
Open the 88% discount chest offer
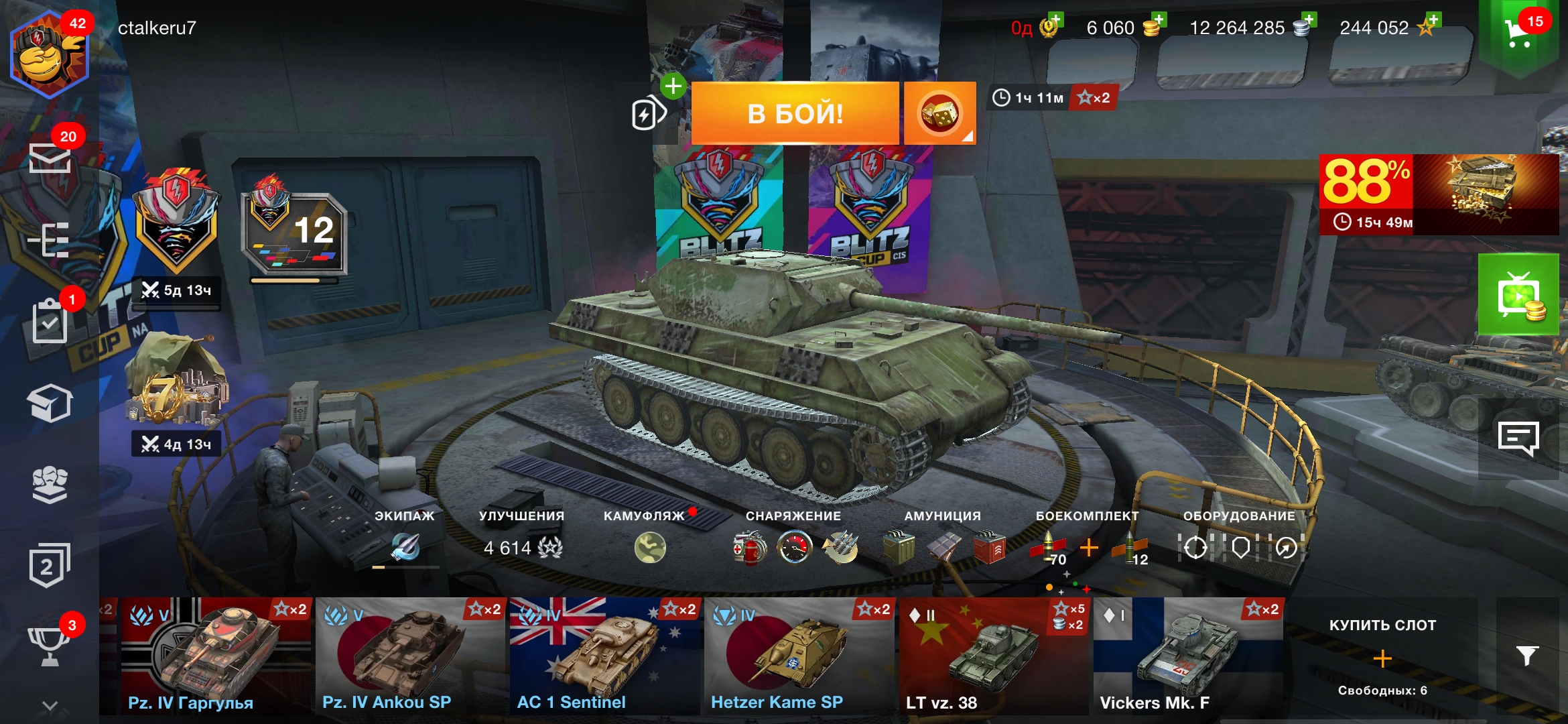click(x=1438, y=194)
